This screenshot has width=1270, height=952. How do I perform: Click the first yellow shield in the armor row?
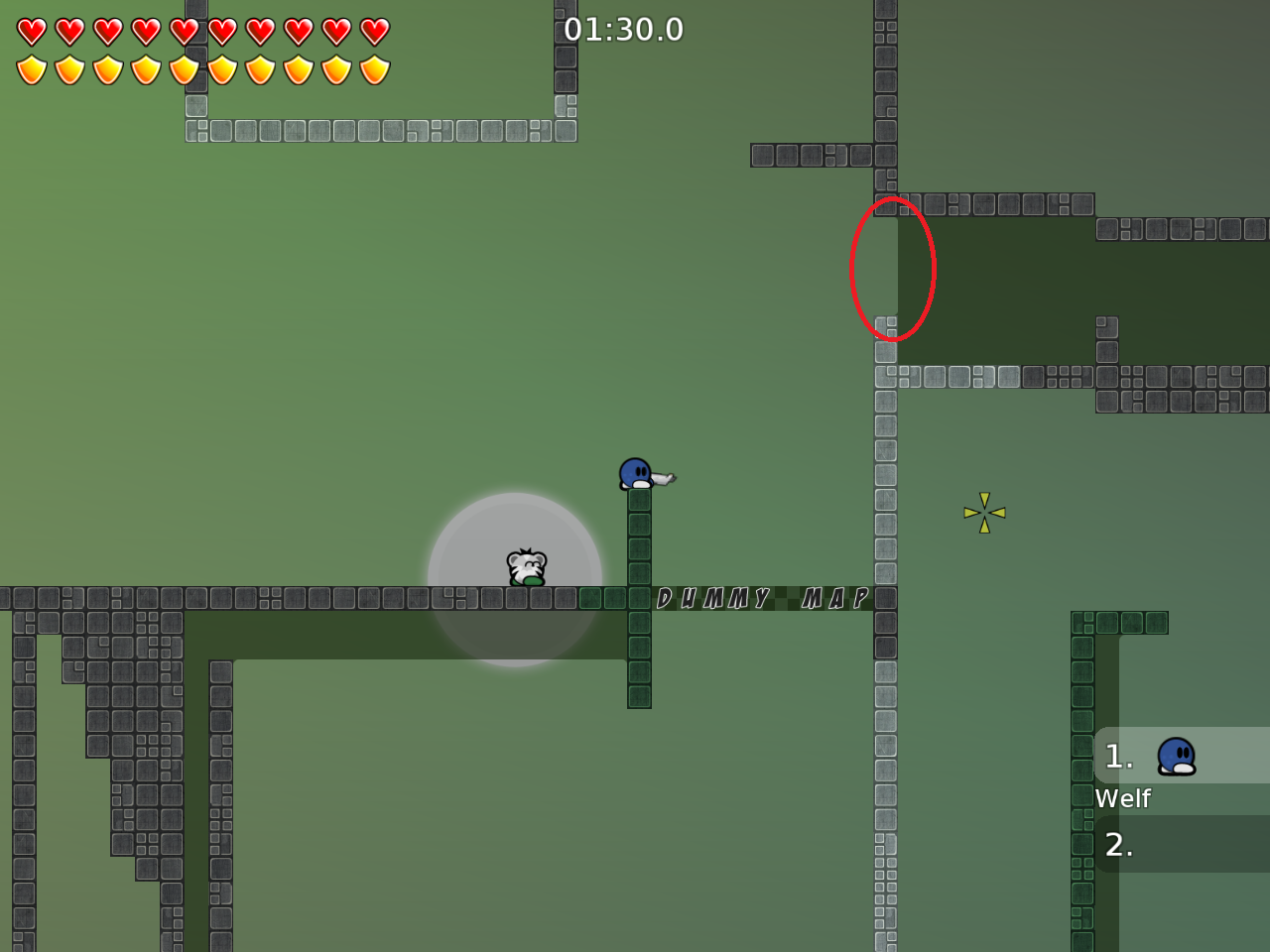coord(31,67)
